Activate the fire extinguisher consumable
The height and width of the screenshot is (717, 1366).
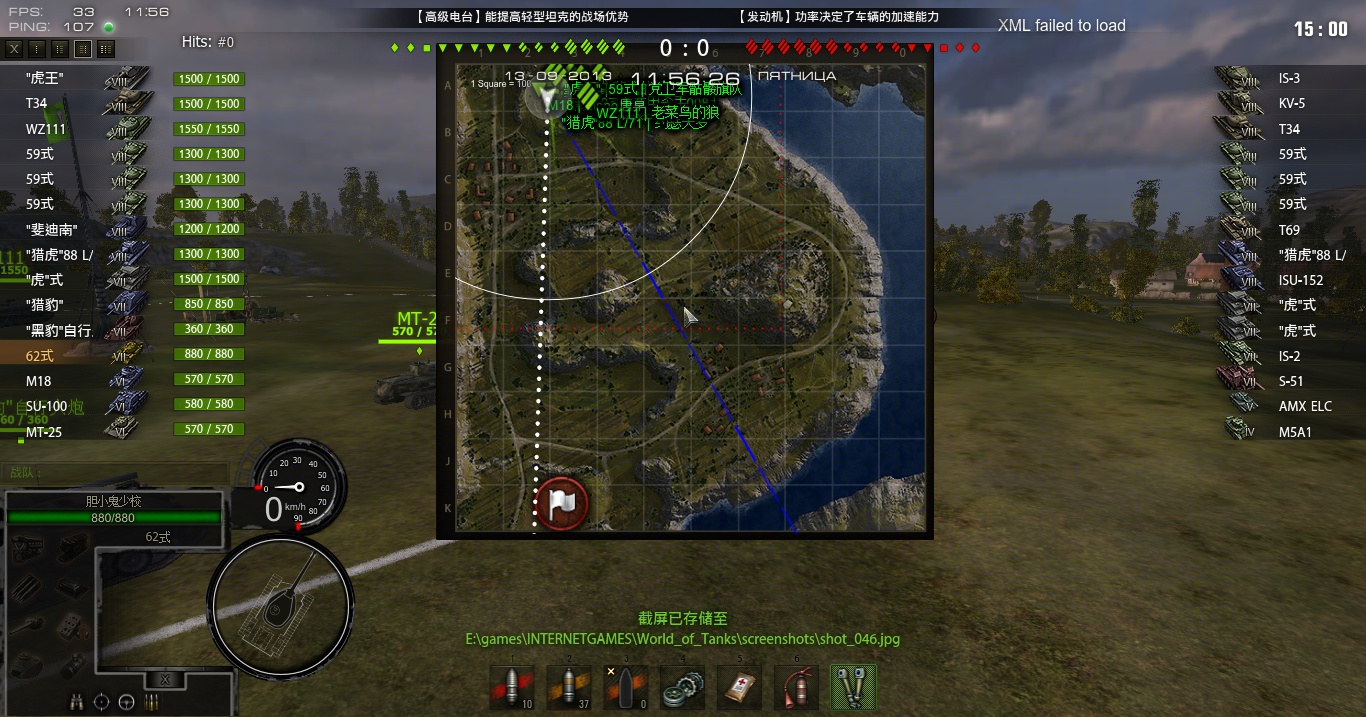796,687
